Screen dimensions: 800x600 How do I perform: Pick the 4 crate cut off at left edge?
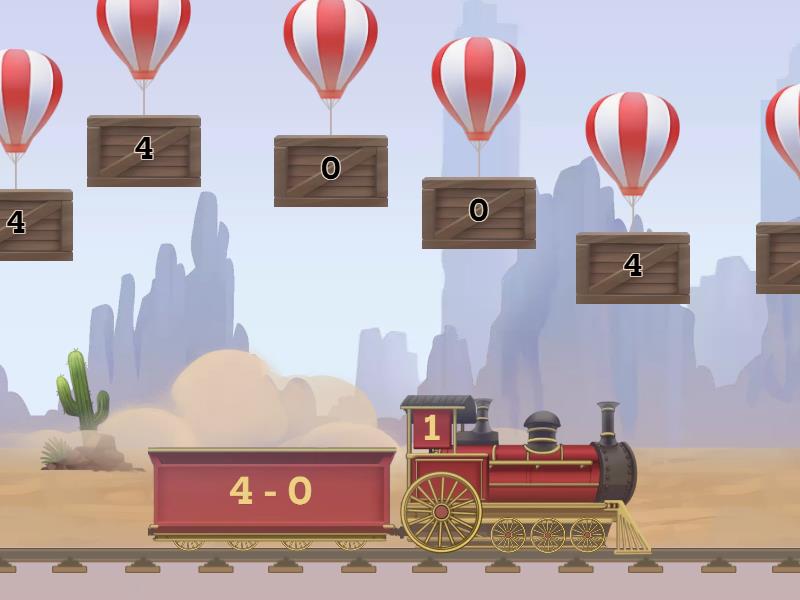tap(30, 224)
